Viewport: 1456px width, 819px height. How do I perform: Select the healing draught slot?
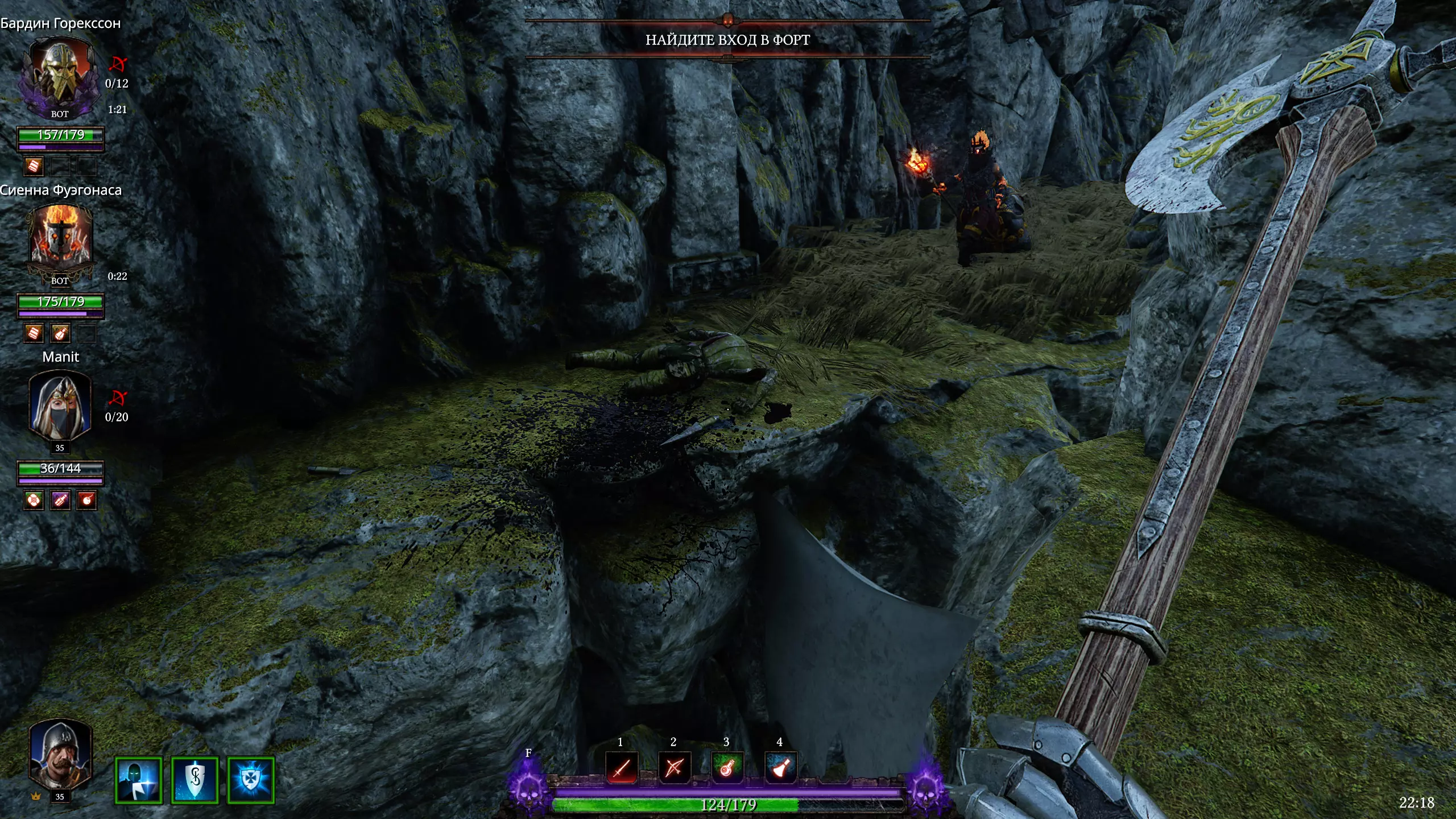727,768
